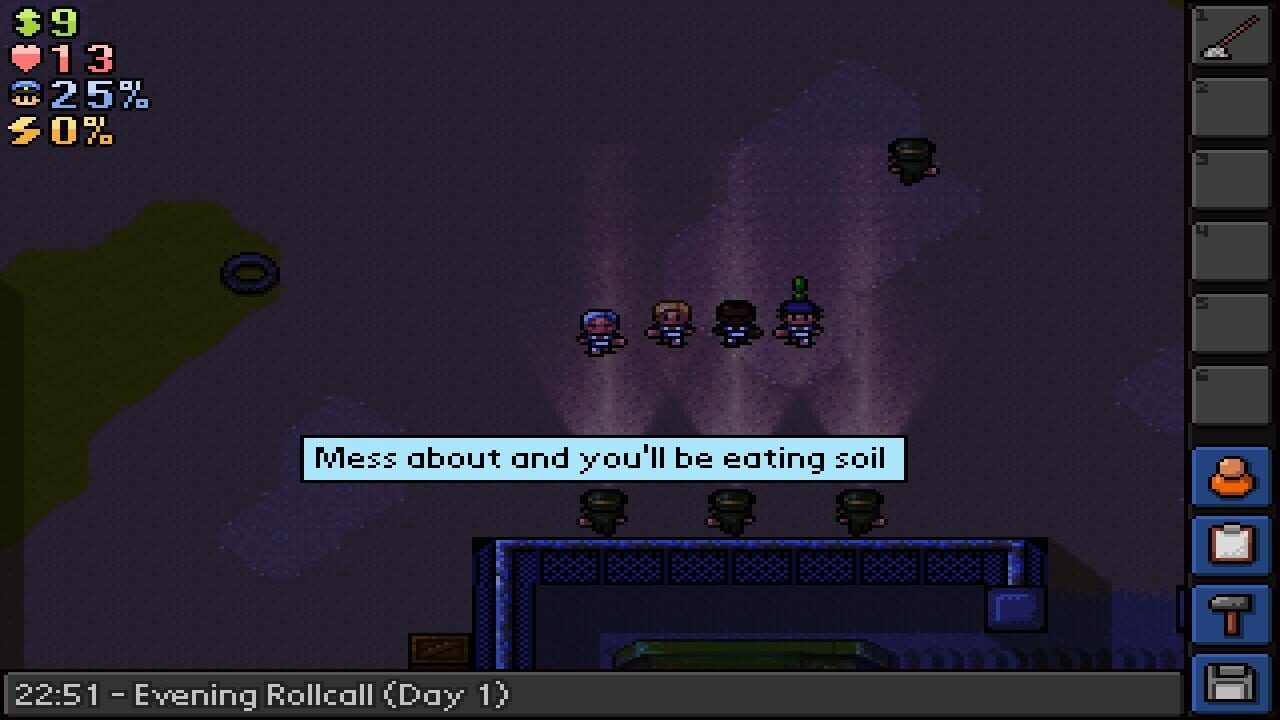Click the 'Mess about' speech bubble
1280x720 pixels.
(x=600, y=458)
